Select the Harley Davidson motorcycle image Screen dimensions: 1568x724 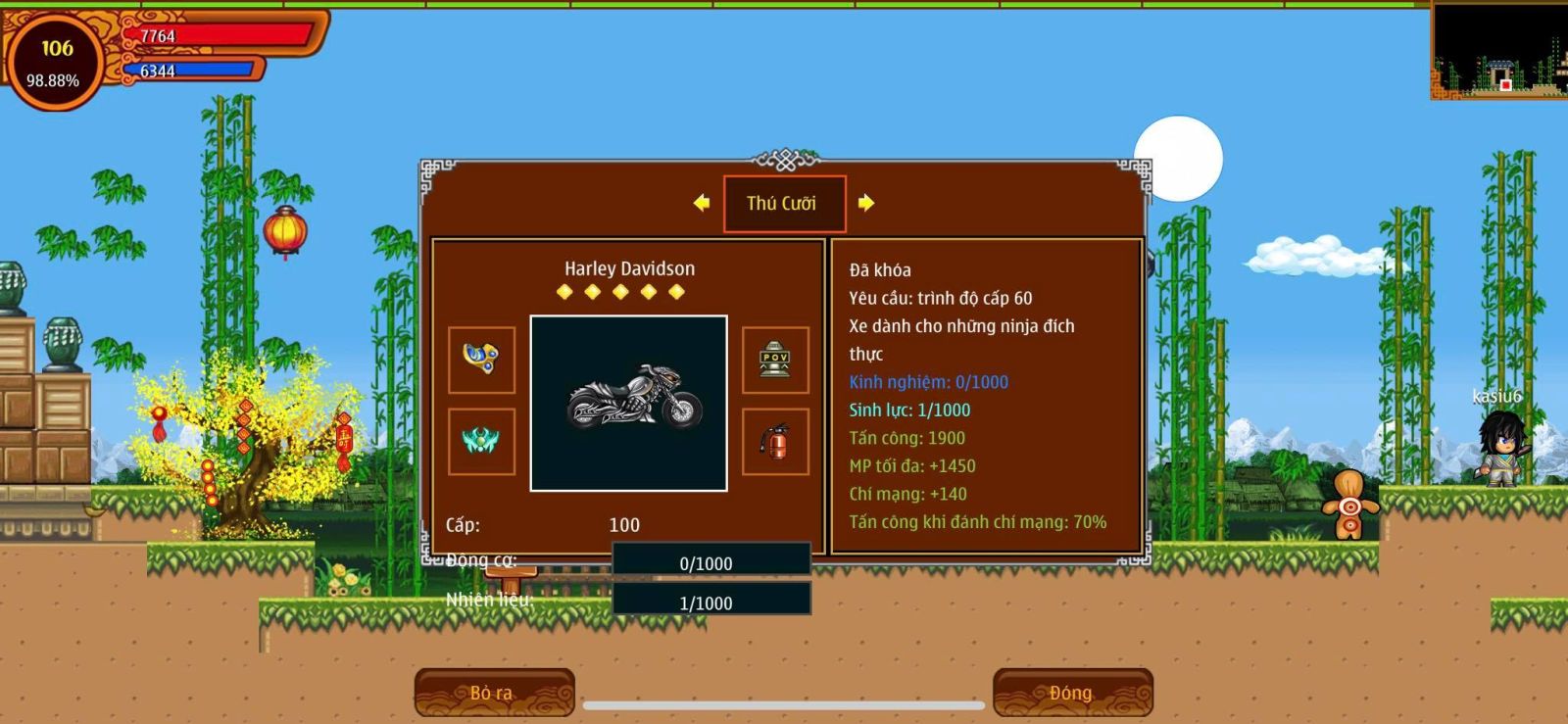pyautogui.click(x=628, y=403)
